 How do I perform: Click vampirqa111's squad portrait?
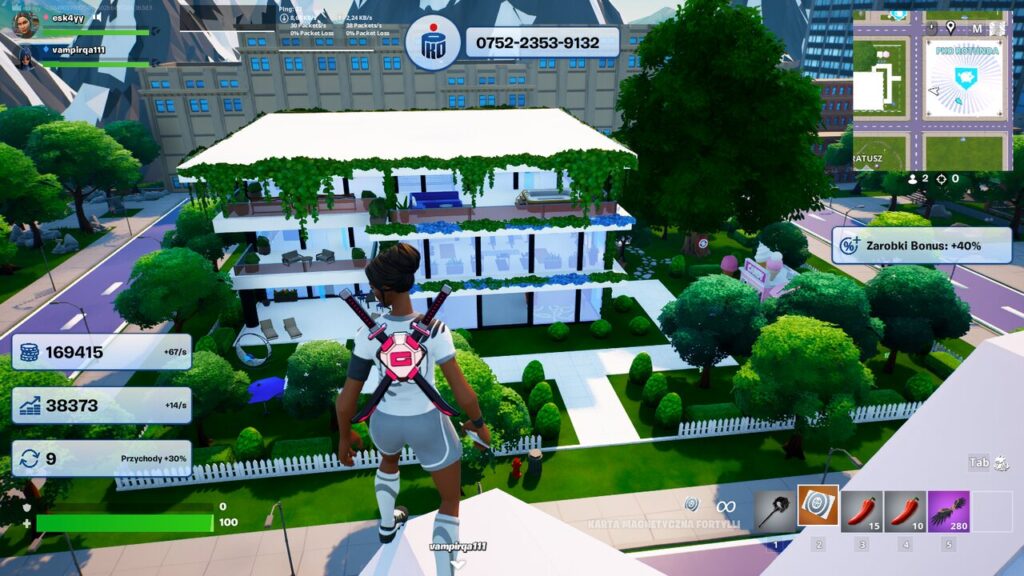pyautogui.click(x=26, y=57)
